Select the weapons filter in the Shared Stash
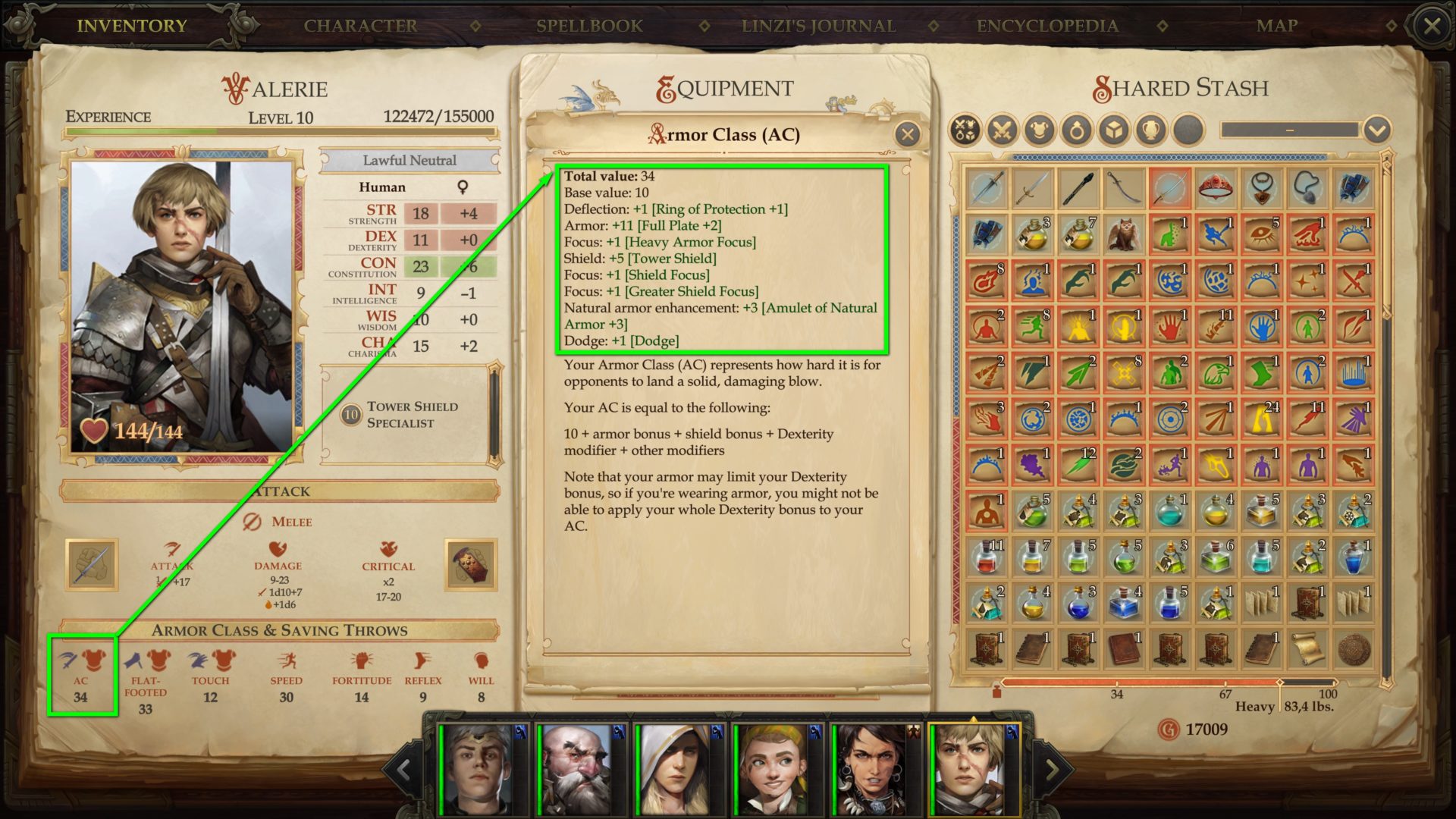Viewport: 1456px width, 819px height. click(1003, 129)
